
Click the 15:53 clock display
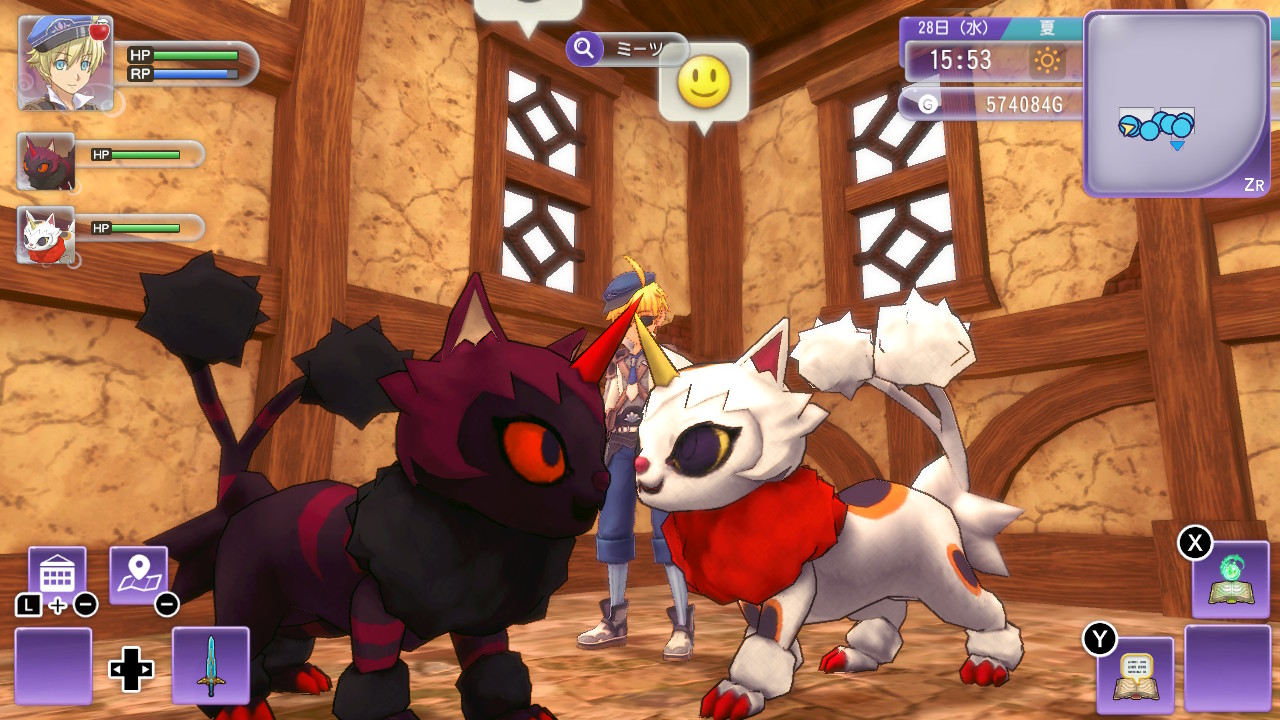pos(962,61)
